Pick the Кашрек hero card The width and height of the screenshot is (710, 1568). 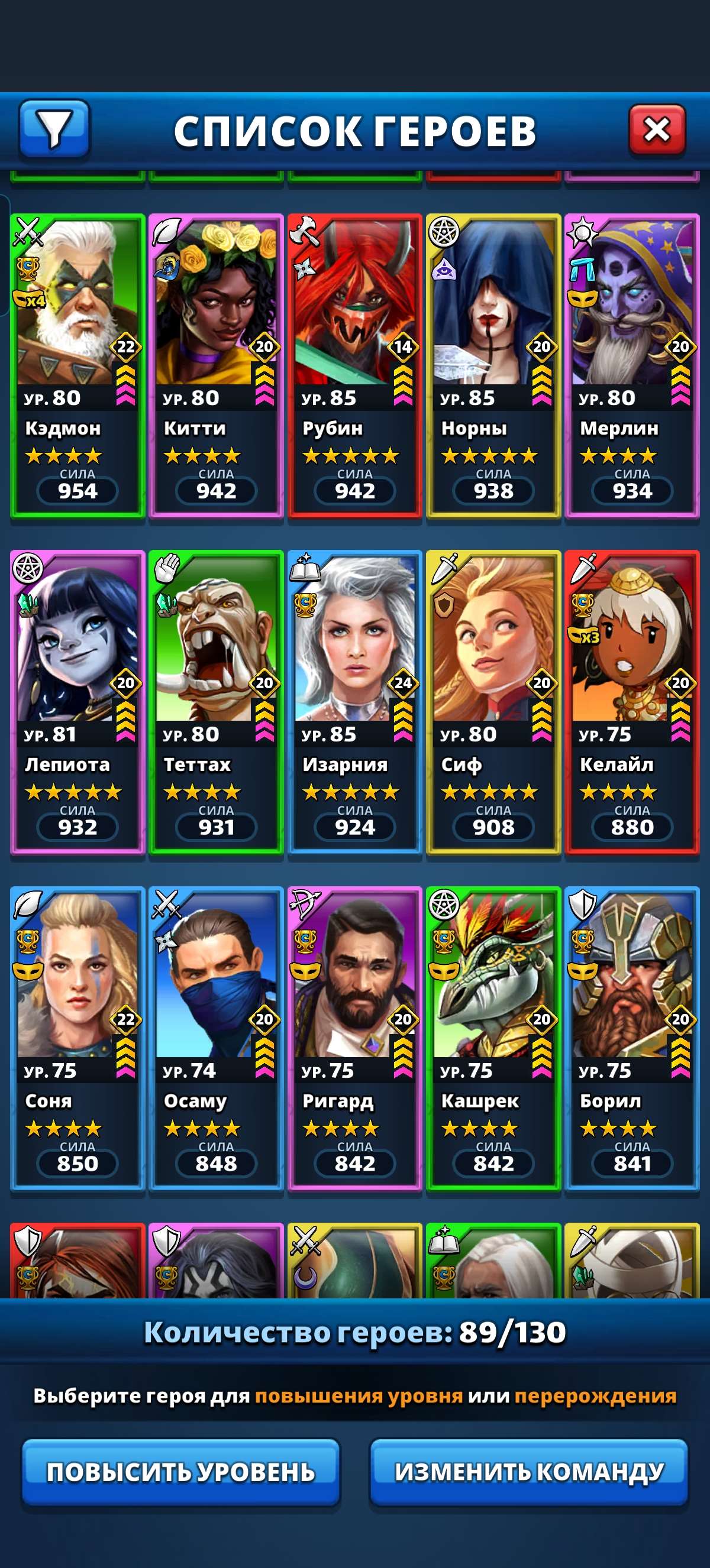(x=493, y=1038)
